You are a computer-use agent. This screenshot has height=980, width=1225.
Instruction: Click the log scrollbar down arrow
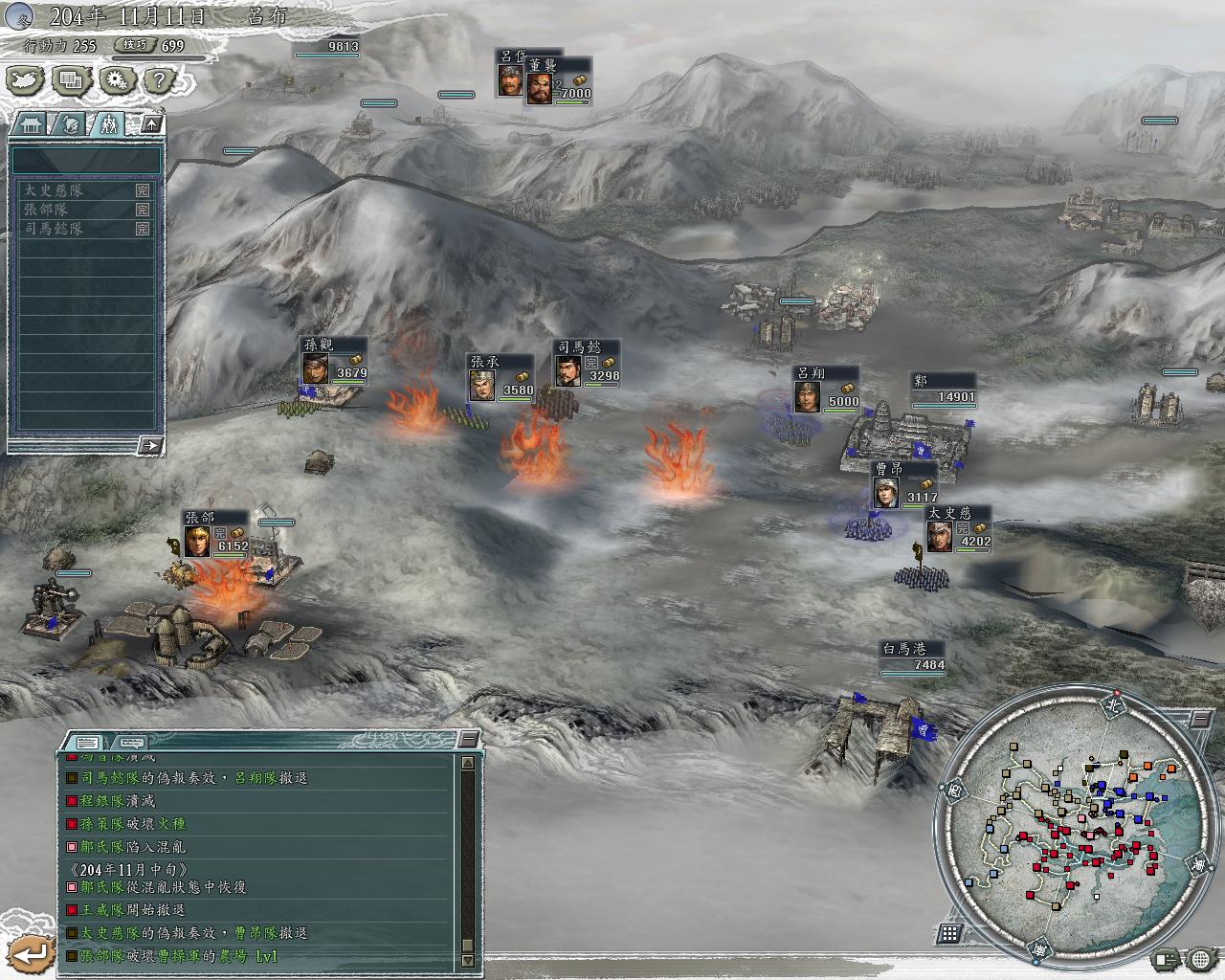467,961
